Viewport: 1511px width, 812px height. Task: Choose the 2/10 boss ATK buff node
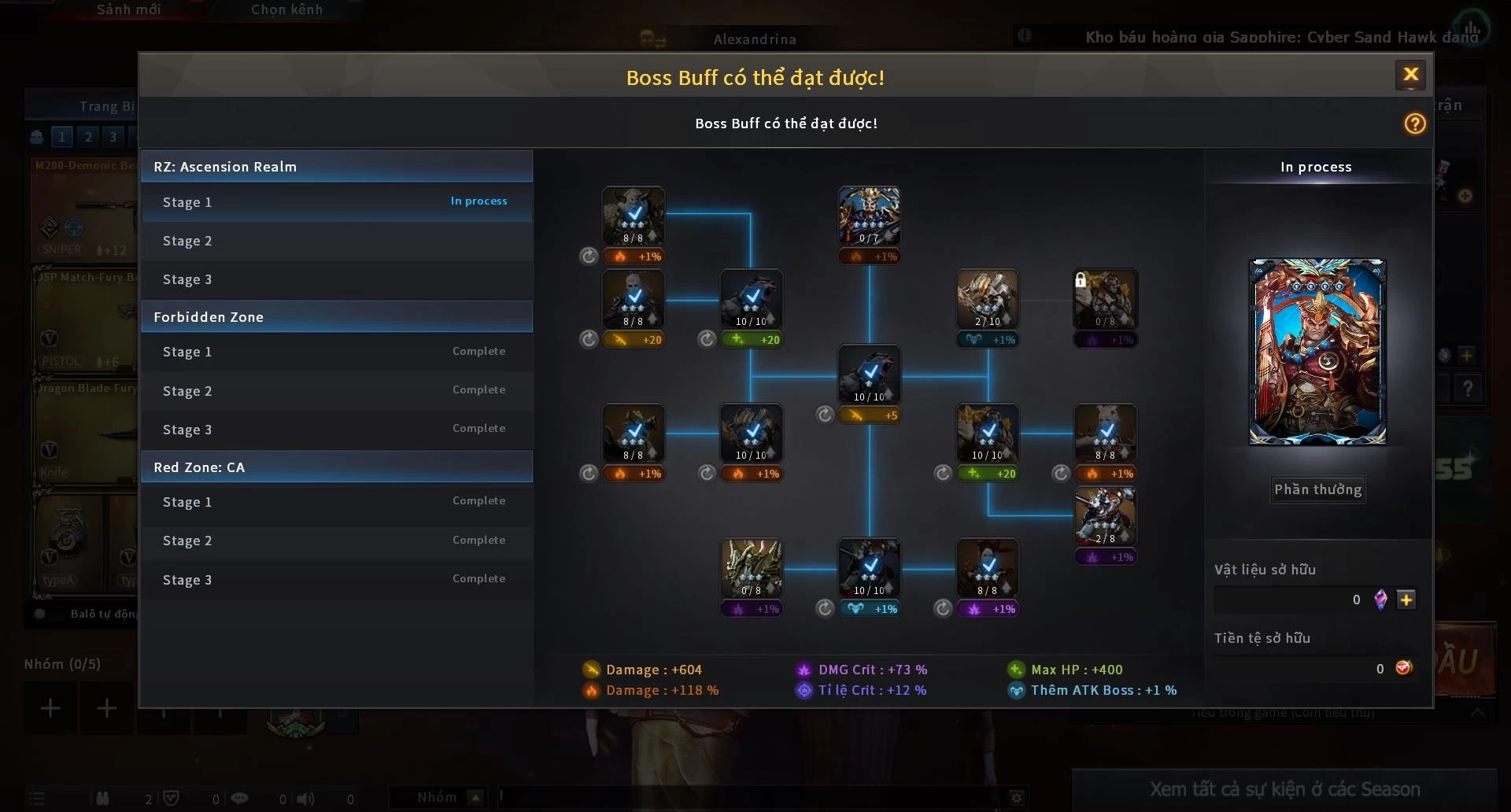(987, 299)
